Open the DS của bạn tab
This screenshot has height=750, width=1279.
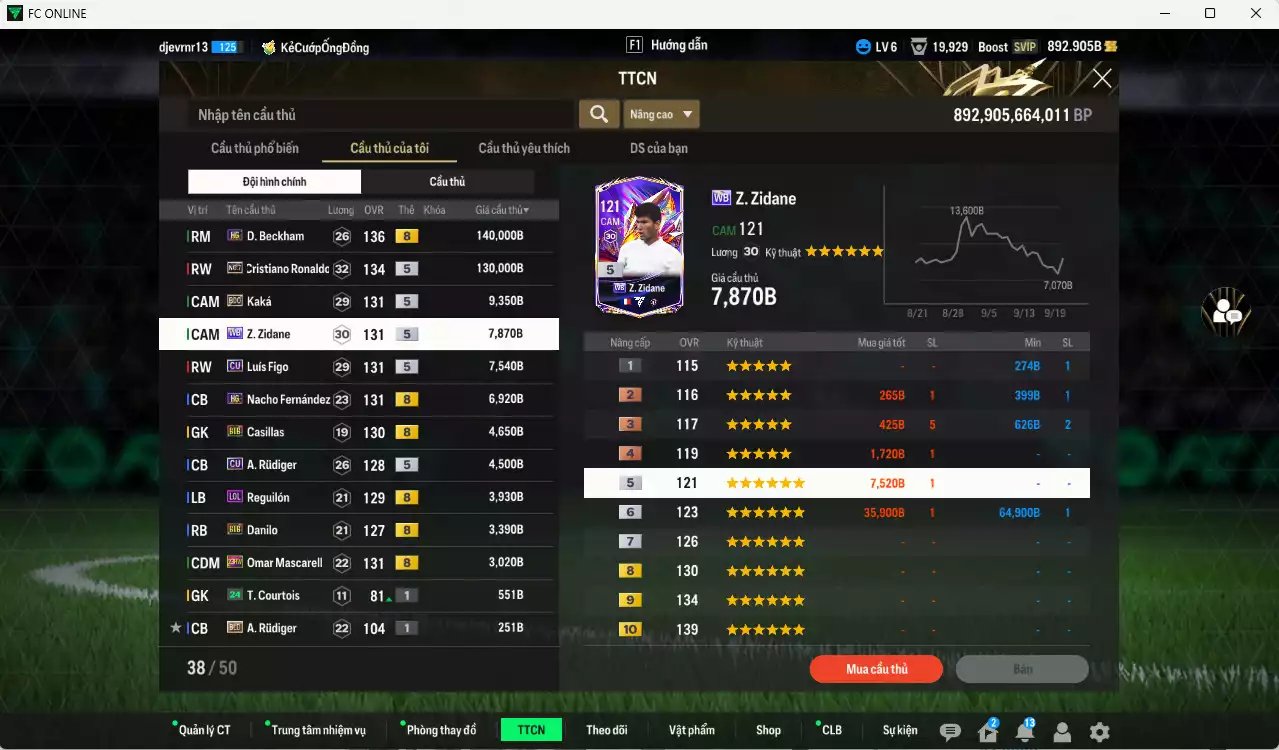pyautogui.click(x=658, y=148)
